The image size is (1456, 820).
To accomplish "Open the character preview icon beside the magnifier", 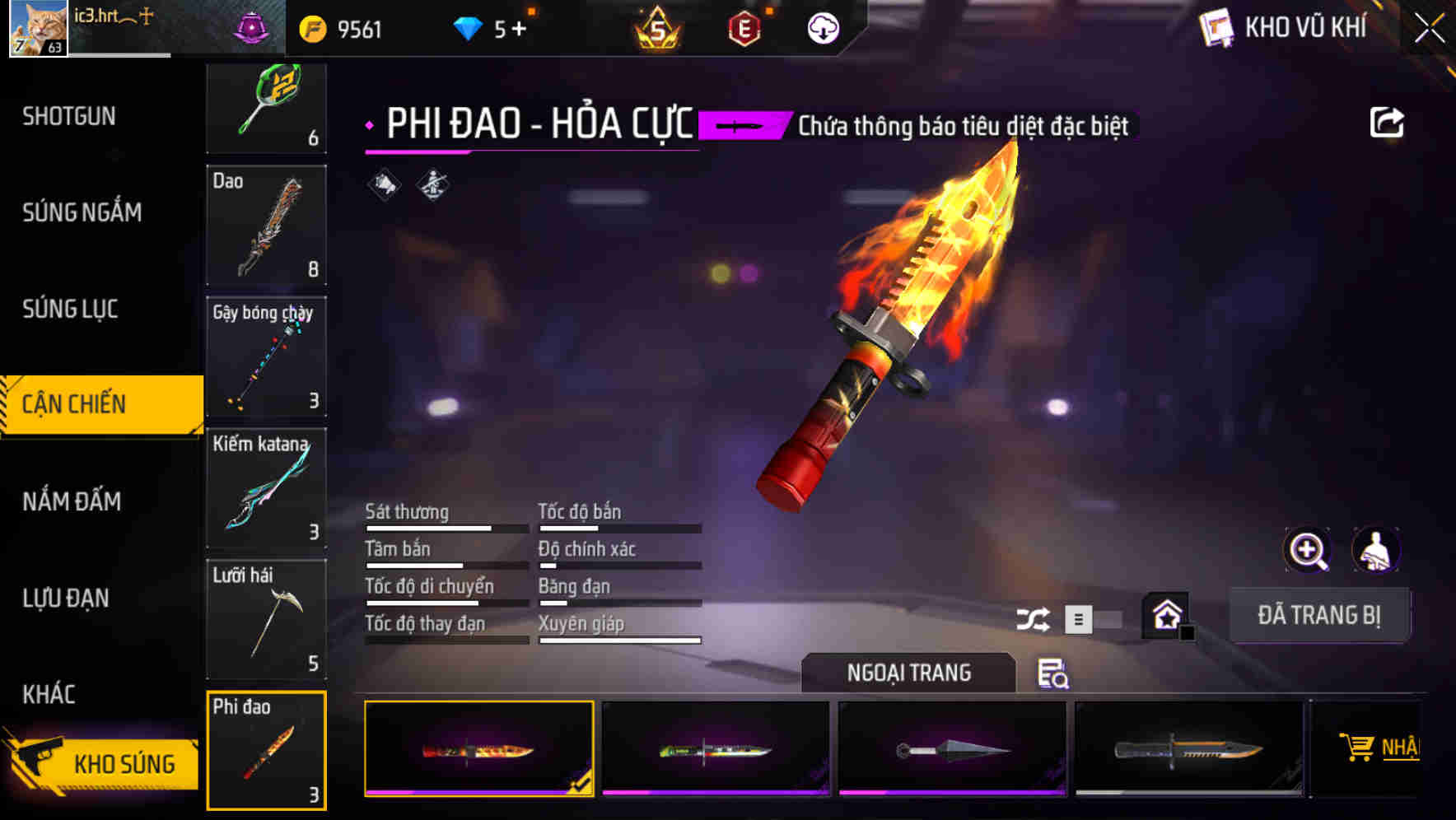I will tap(1378, 550).
